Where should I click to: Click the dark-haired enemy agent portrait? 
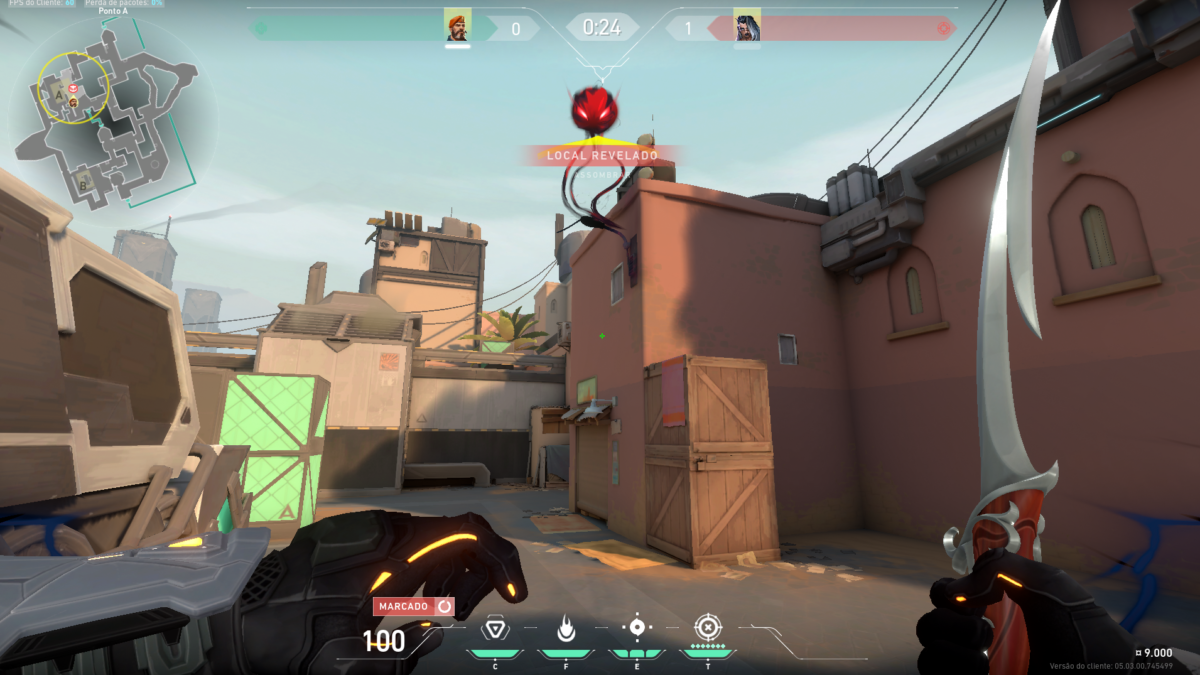(746, 26)
